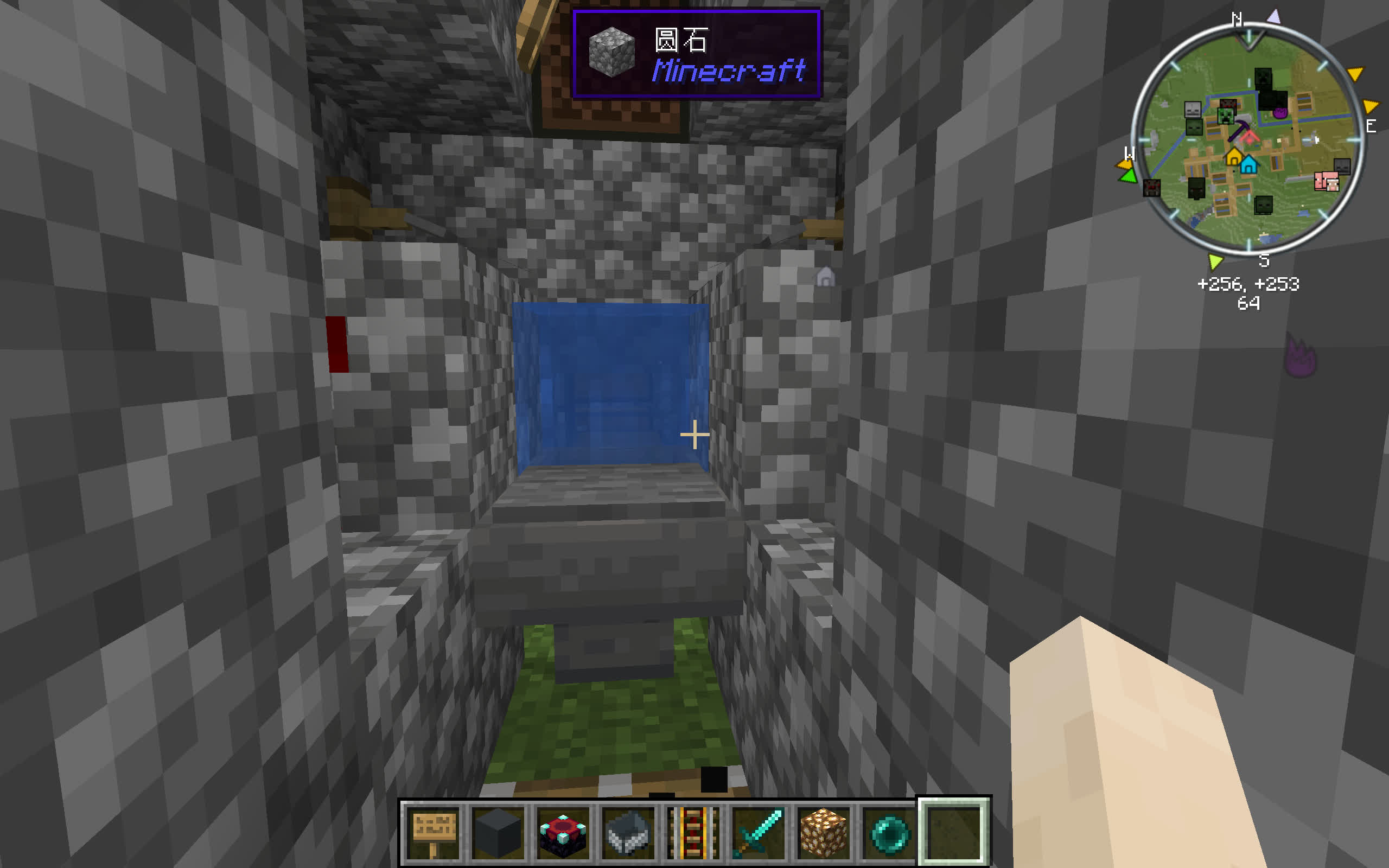This screenshot has width=1389, height=868.
Task: Select the dark gray block slot
Action: click(498, 832)
